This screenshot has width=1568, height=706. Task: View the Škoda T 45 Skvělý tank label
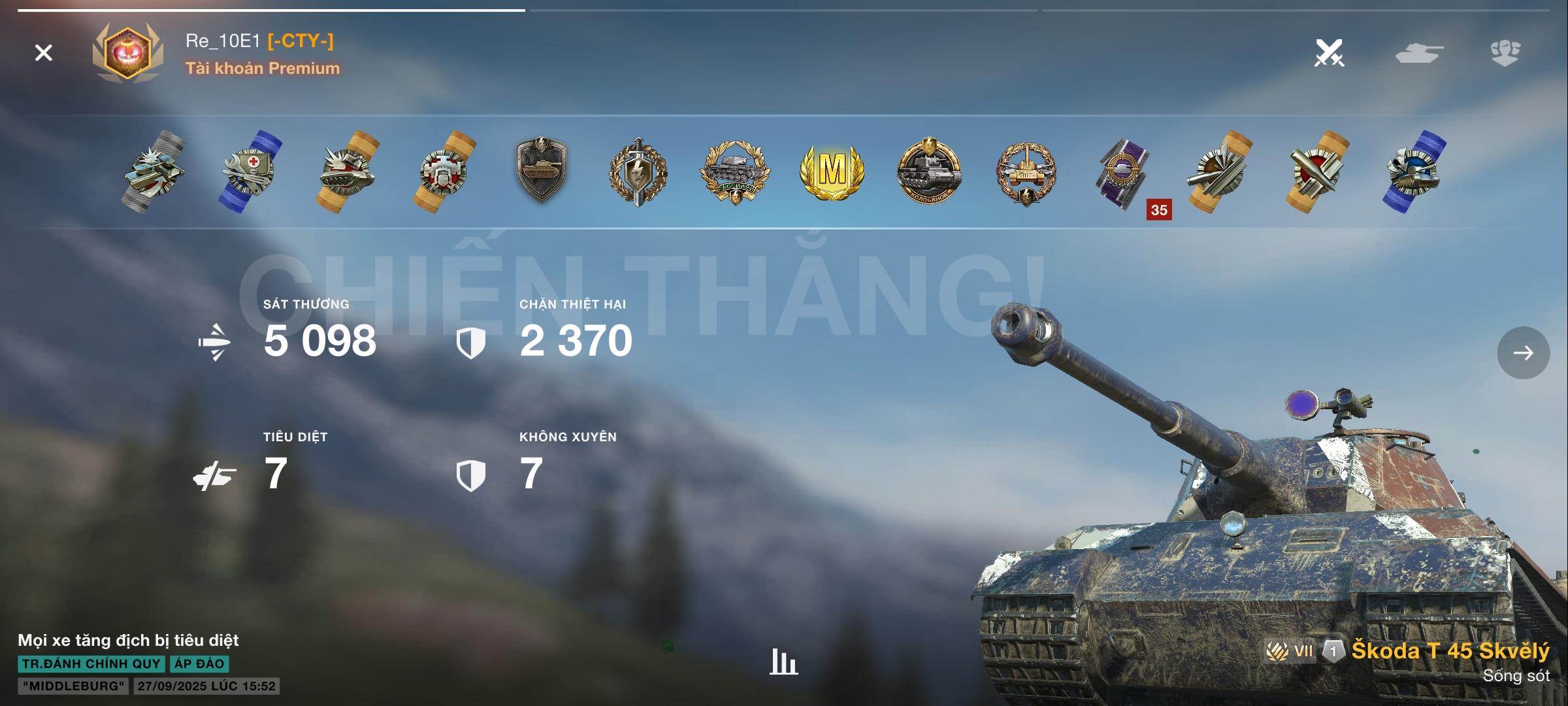pyautogui.click(x=1450, y=650)
